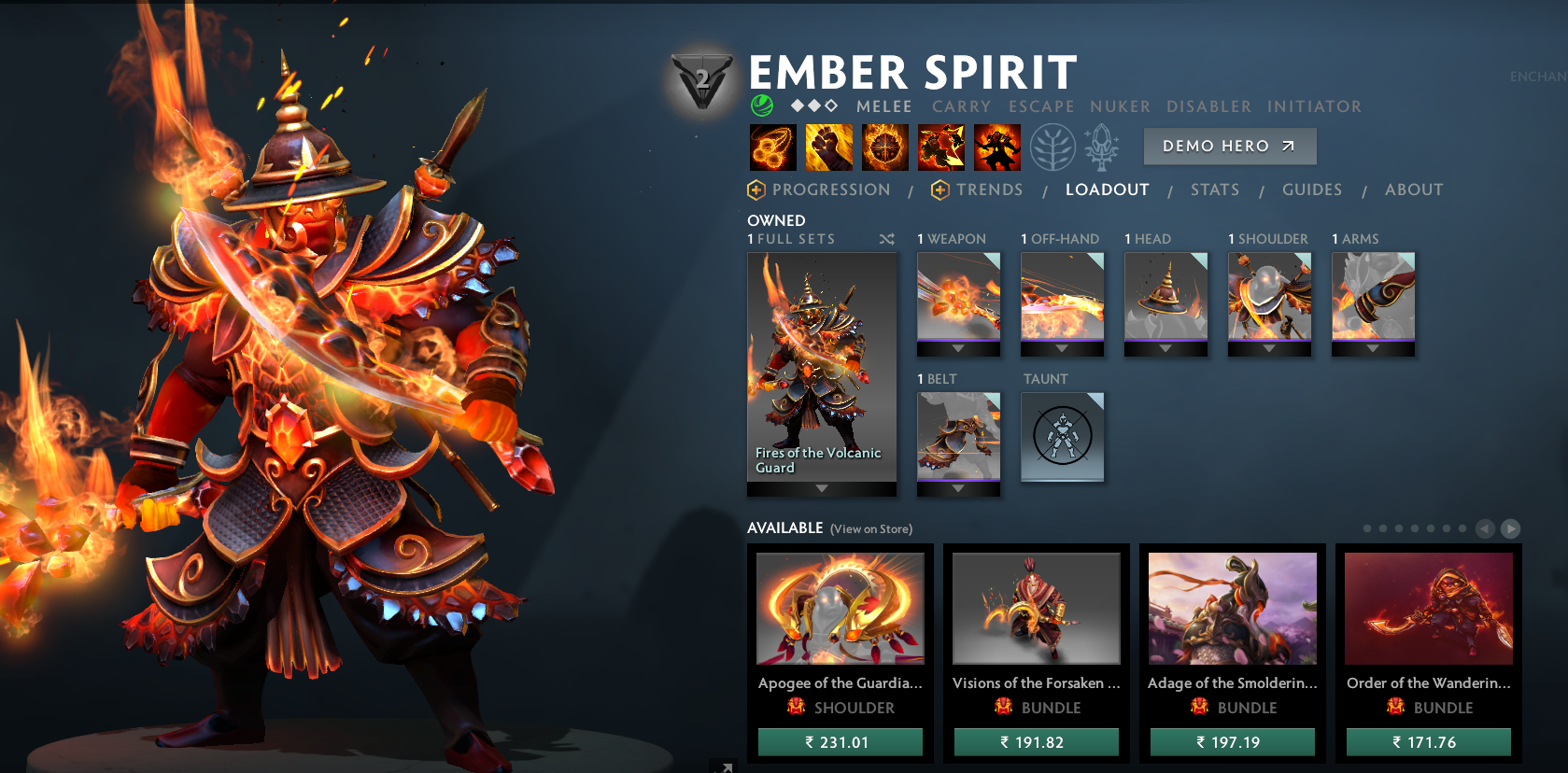Click the ₹171.76 price button
The width and height of the screenshot is (1568, 773).
click(x=1428, y=742)
